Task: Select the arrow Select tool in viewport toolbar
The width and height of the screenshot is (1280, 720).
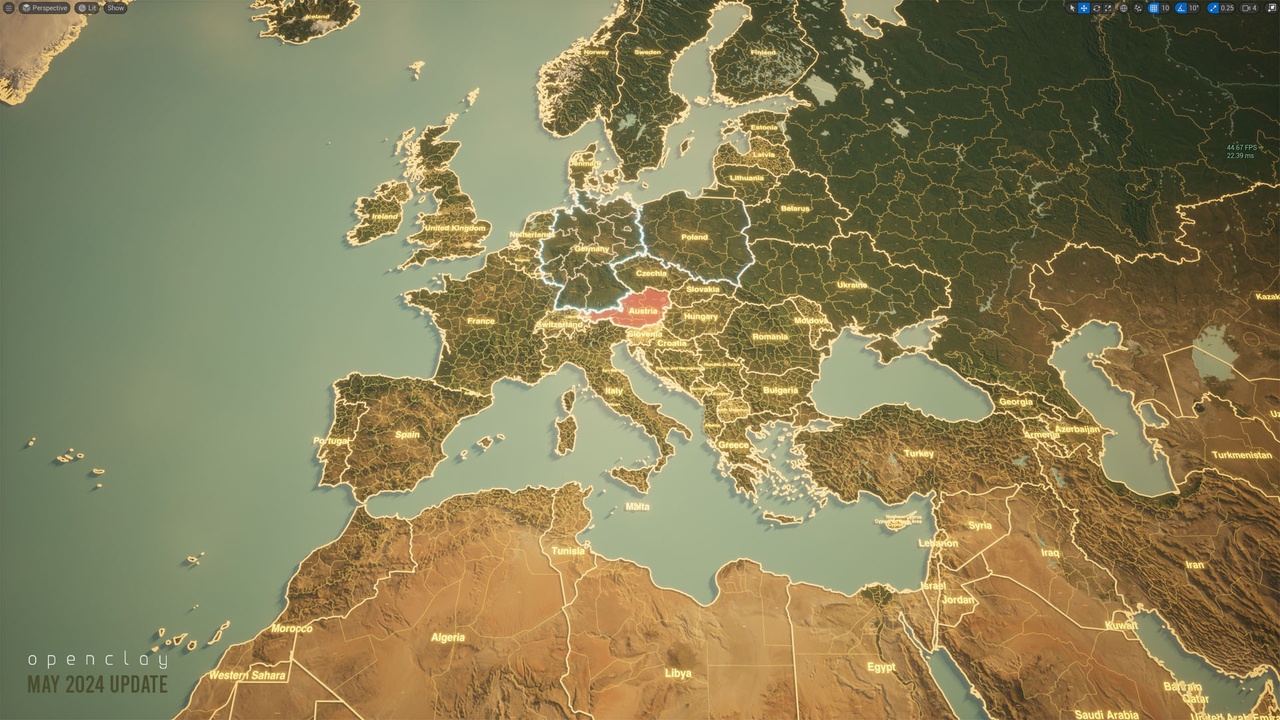Action: (1072, 7)
